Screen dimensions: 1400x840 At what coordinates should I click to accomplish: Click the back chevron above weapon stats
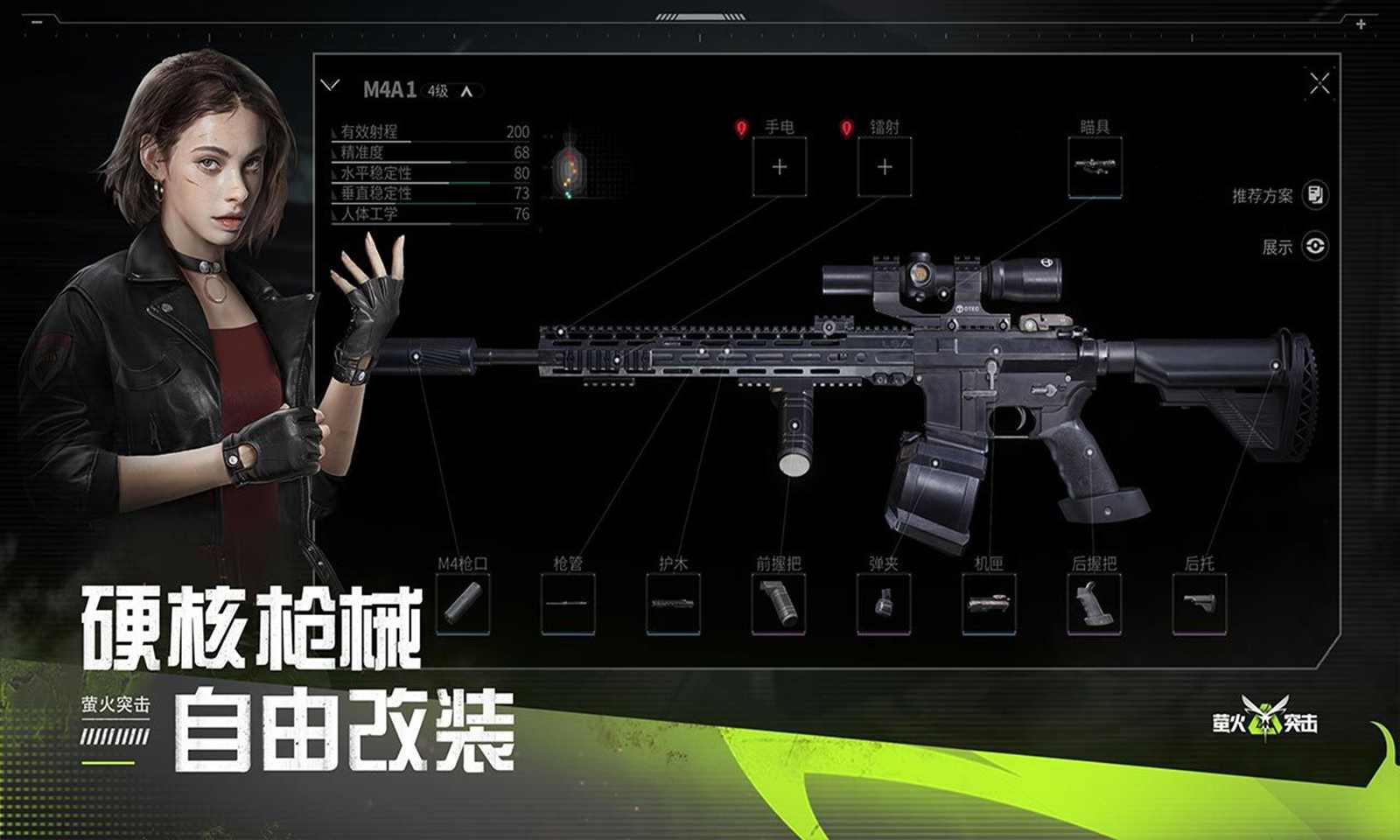tap(331, 85)
